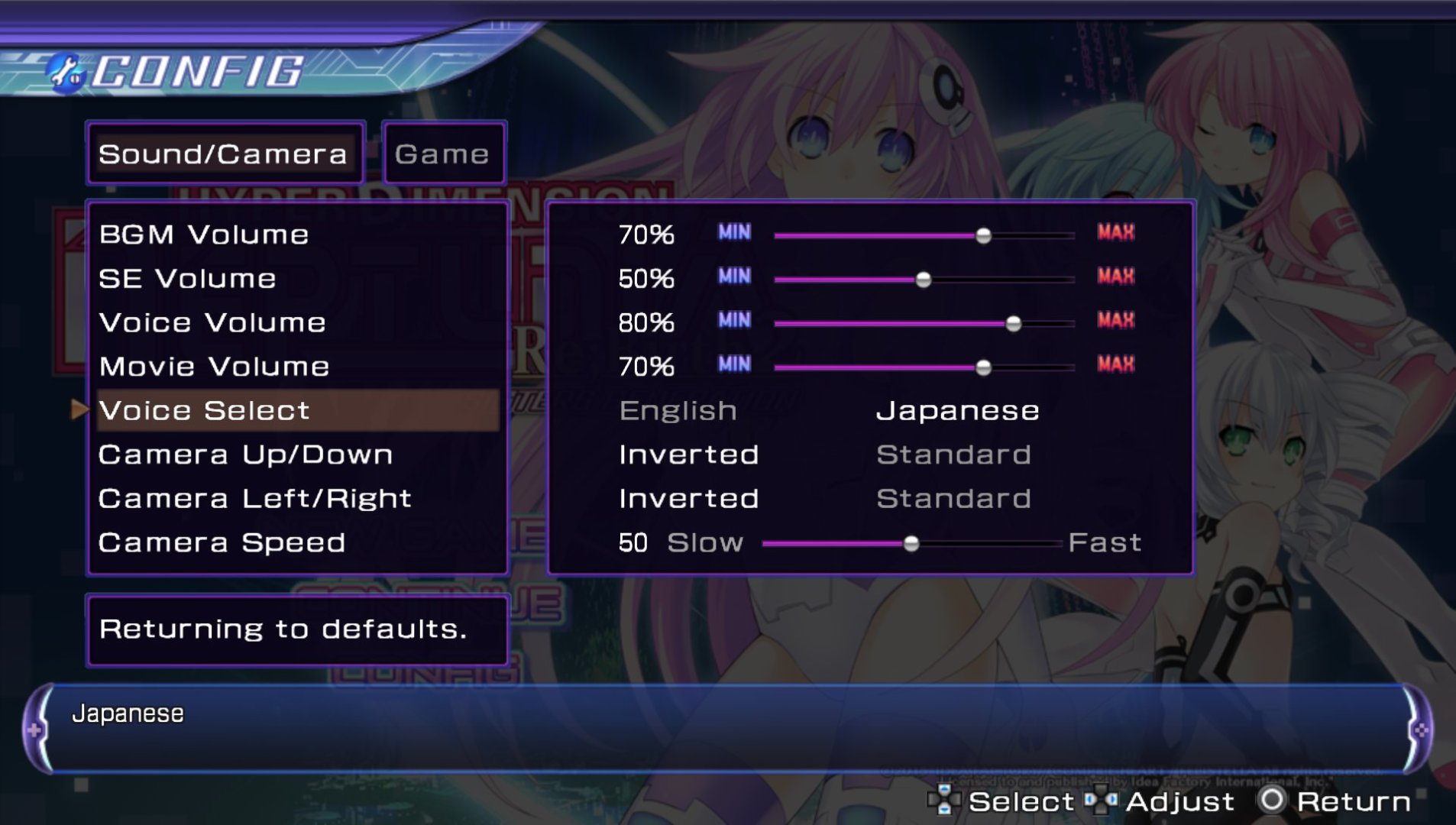Choose Japanese voice language
This screenshot has width=1456, height=825.
pyautogui.click(x=957, y=411)
